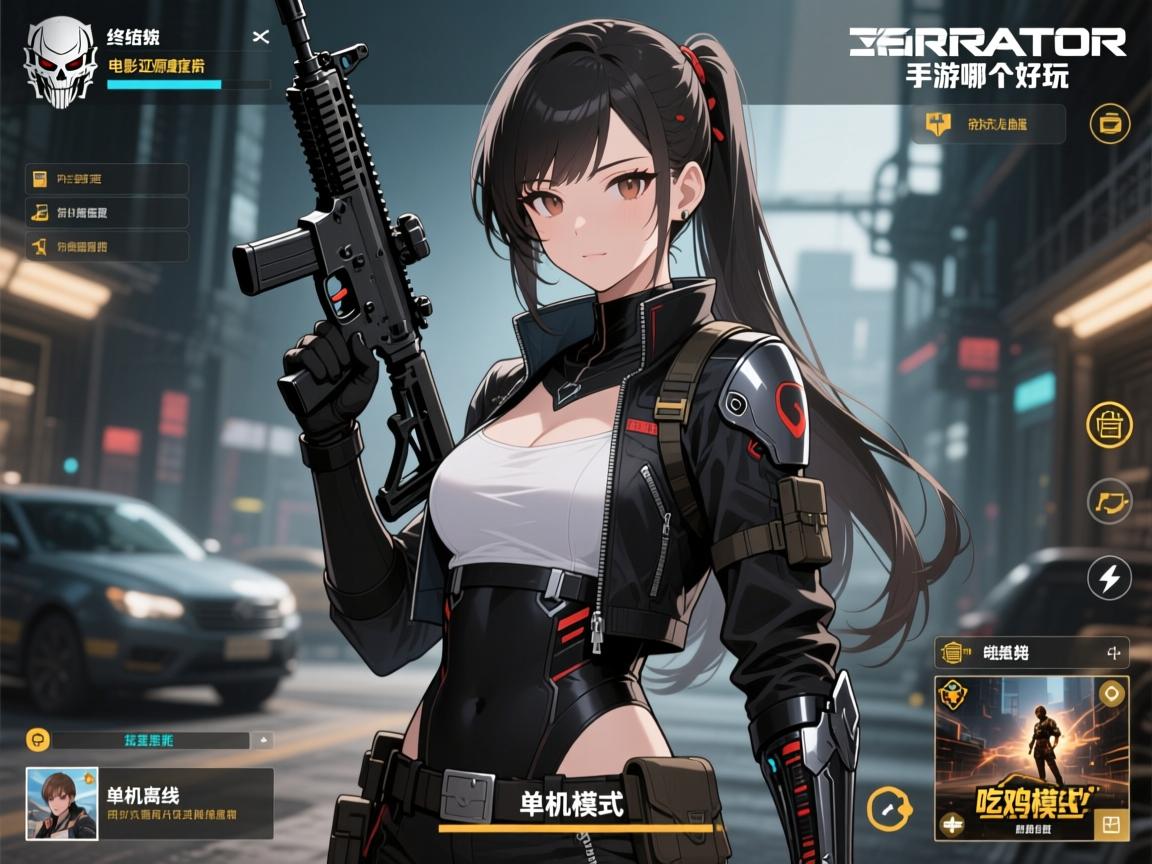The width and height of the screenshot is (1152, 864).
Task: Open the shopping bag icon
Action: pos(1109,425)
